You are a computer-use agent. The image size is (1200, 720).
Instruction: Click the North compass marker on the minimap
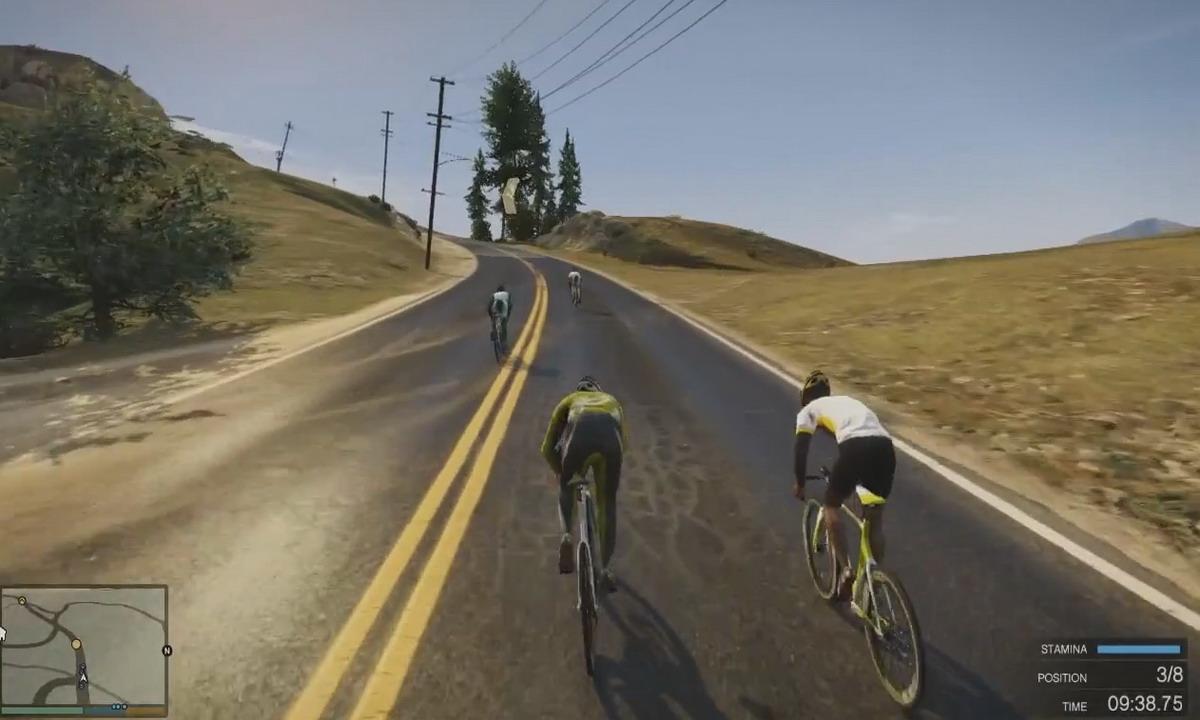point(167,650)
